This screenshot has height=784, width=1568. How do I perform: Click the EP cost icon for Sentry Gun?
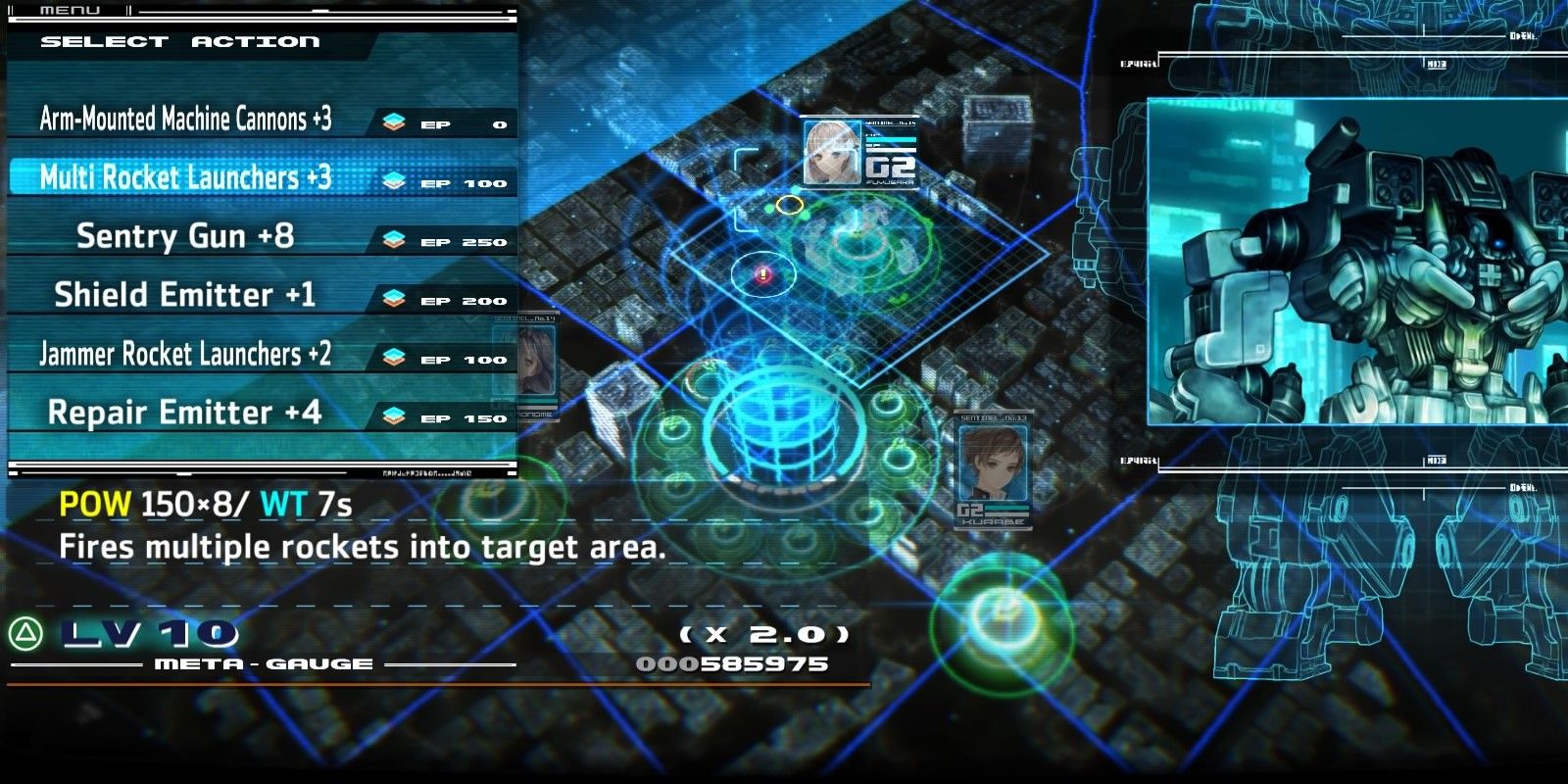pos(396,237)
